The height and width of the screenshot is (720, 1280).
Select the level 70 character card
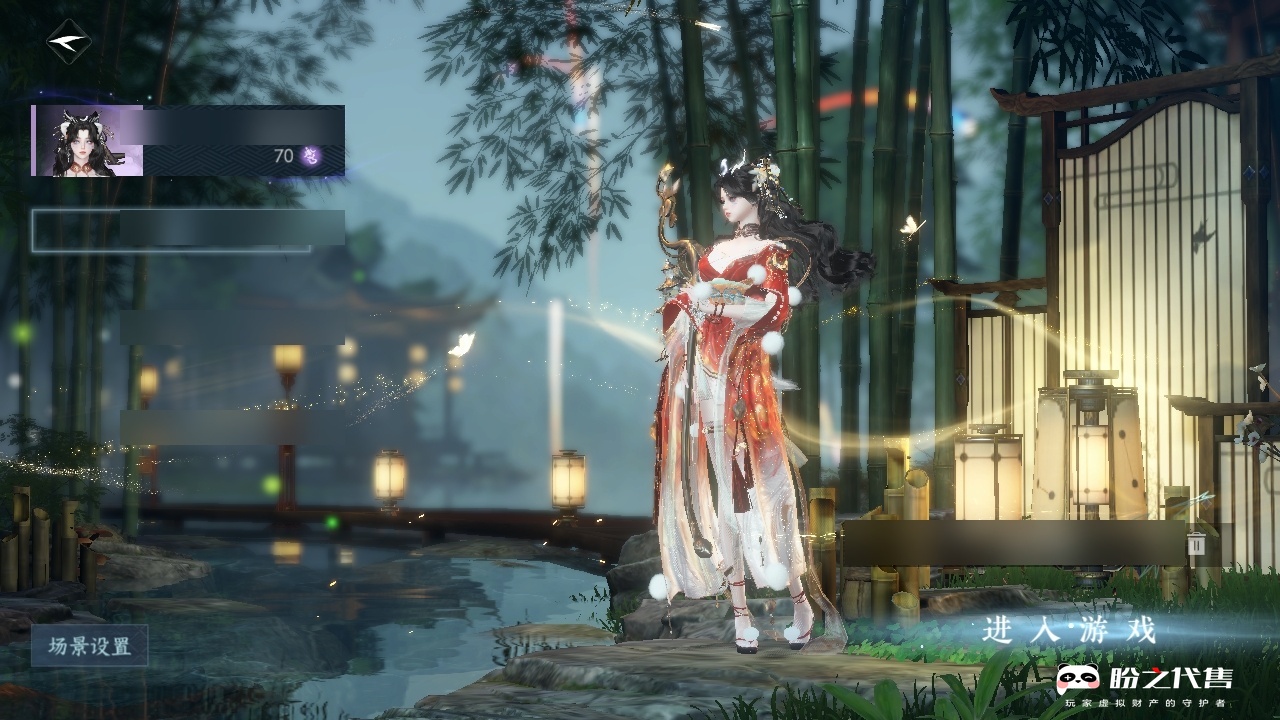click(x=188, y=141)
